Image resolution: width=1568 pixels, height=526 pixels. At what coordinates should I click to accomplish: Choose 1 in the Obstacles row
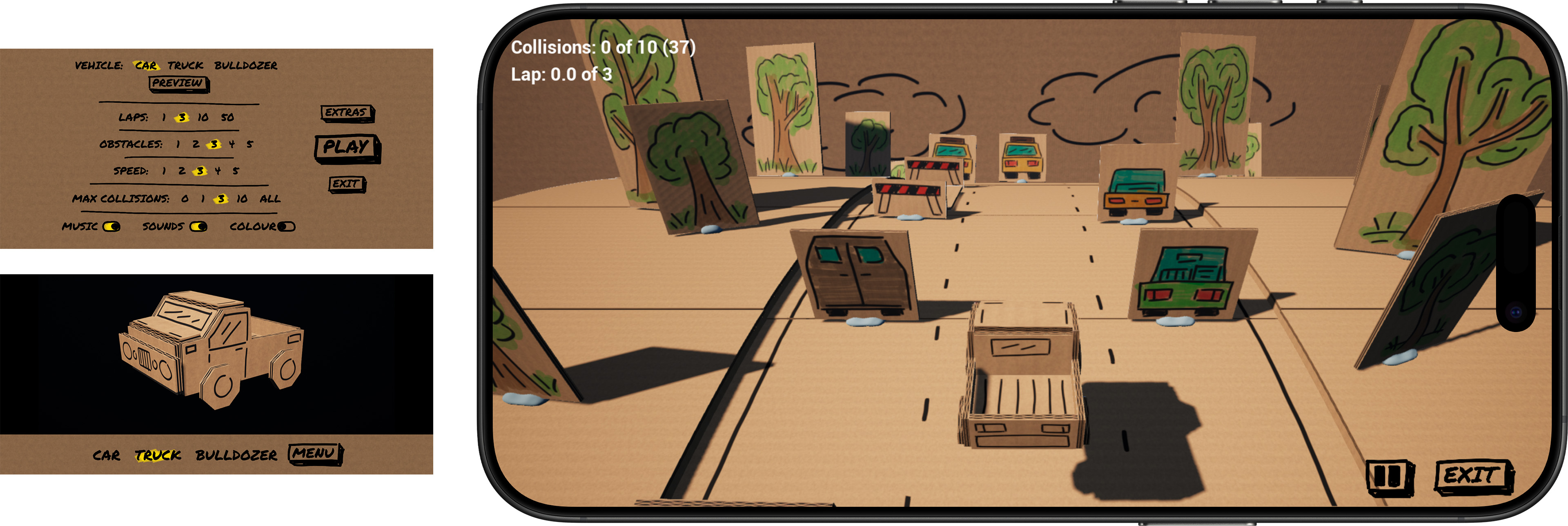(178, 144)
